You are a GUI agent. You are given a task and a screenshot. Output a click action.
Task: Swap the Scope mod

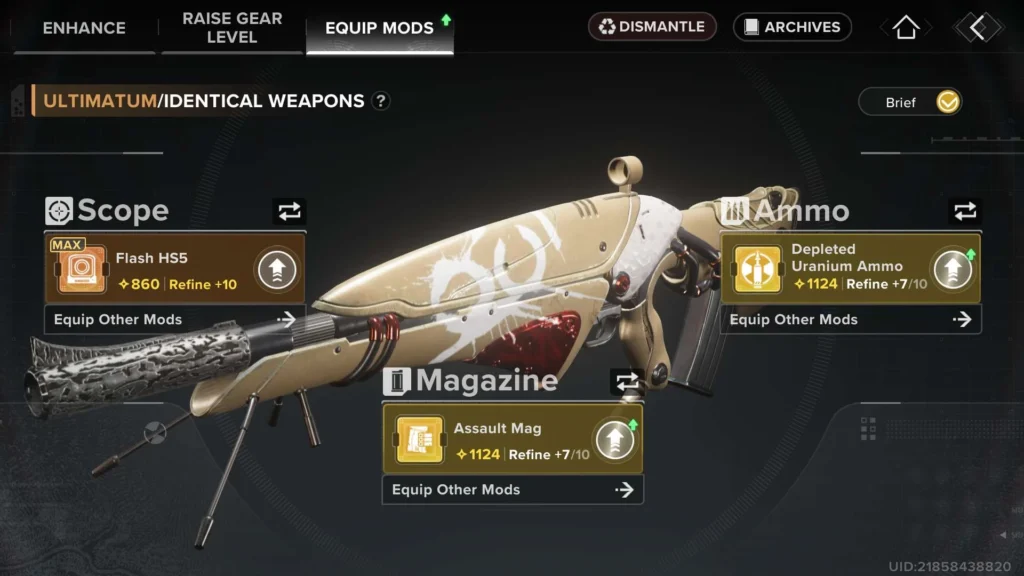point(289,211)
